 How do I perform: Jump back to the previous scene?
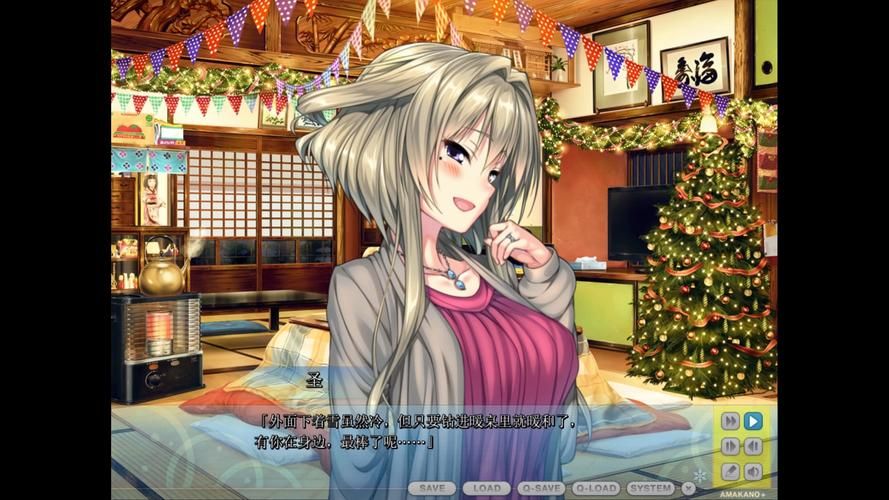pyautogui.click(x=753, y=446)
